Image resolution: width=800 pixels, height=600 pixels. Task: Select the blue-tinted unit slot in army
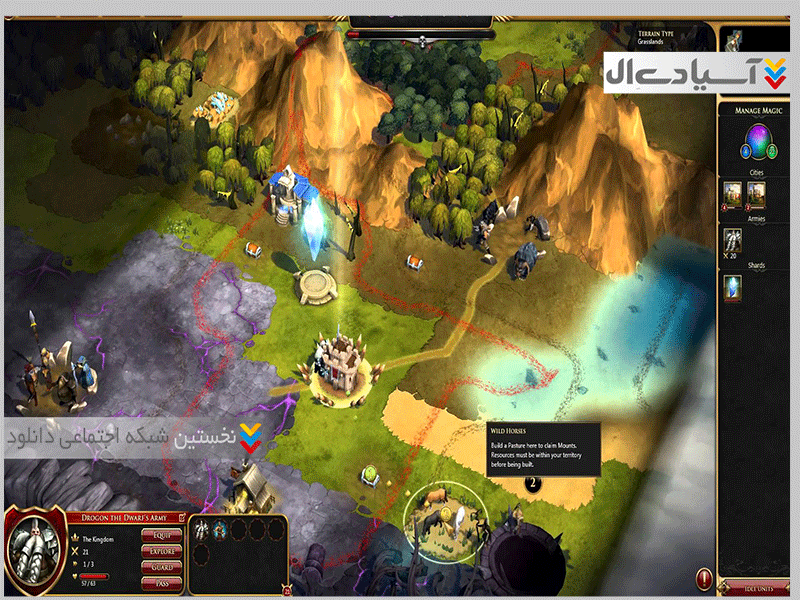pos(222,530)
